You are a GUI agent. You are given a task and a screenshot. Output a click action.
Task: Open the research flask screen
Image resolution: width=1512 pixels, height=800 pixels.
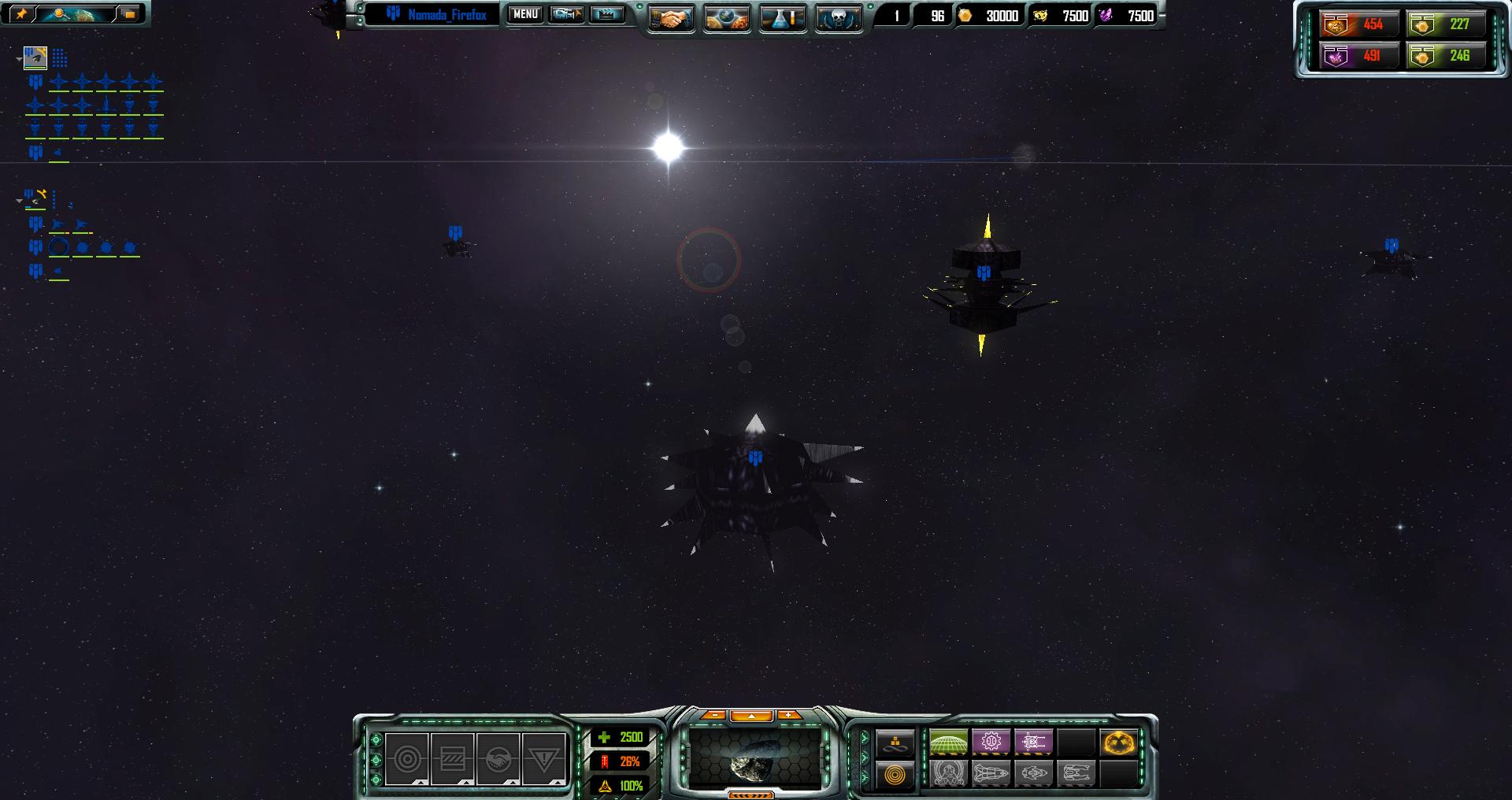point(783,18)
